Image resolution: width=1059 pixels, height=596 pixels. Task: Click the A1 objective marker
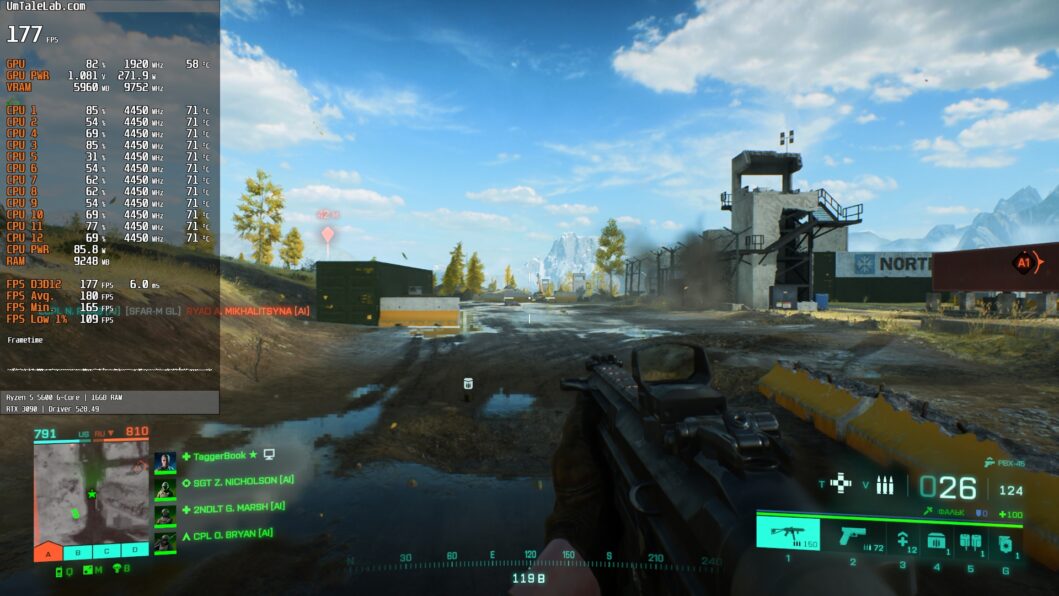tap(1023, 263)
